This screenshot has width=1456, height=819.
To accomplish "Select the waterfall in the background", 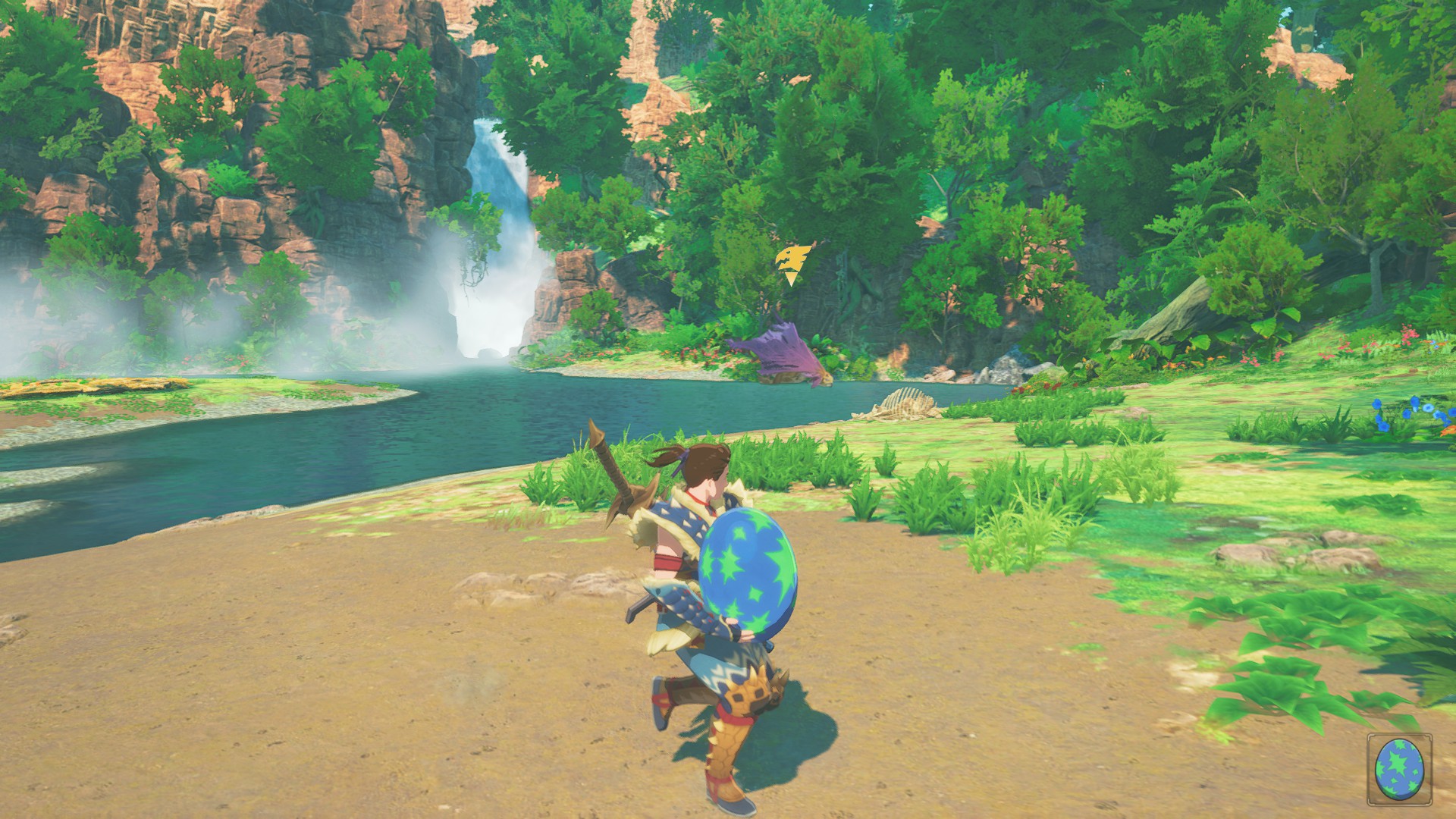I will click(493, 212).
